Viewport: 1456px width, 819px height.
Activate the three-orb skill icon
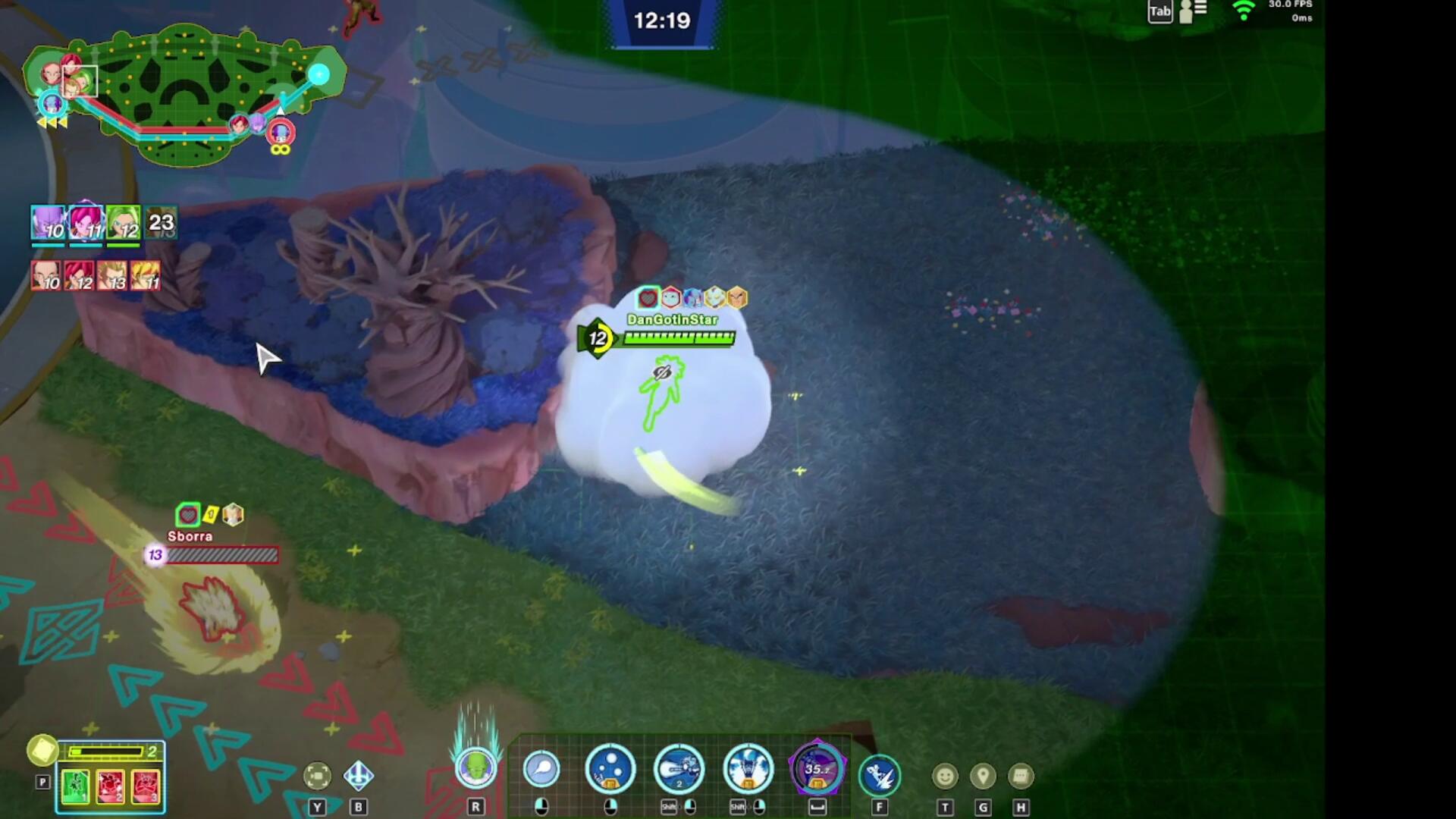610,769
